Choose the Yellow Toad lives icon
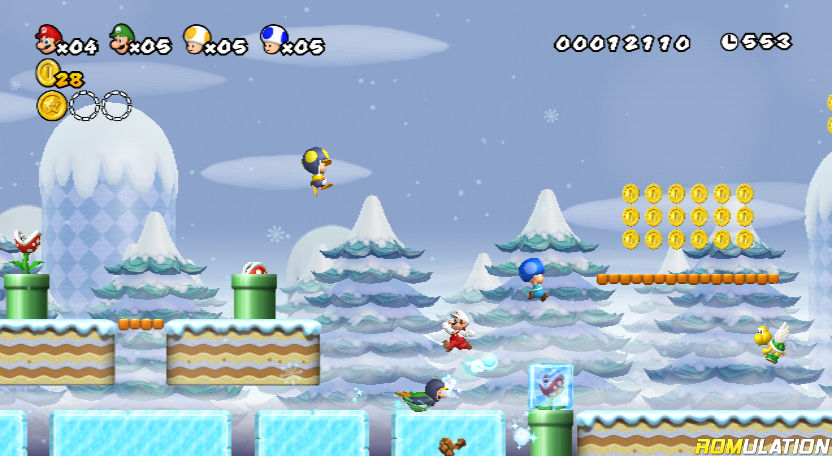This screenshot has width=832, height=456. point(196,39)
